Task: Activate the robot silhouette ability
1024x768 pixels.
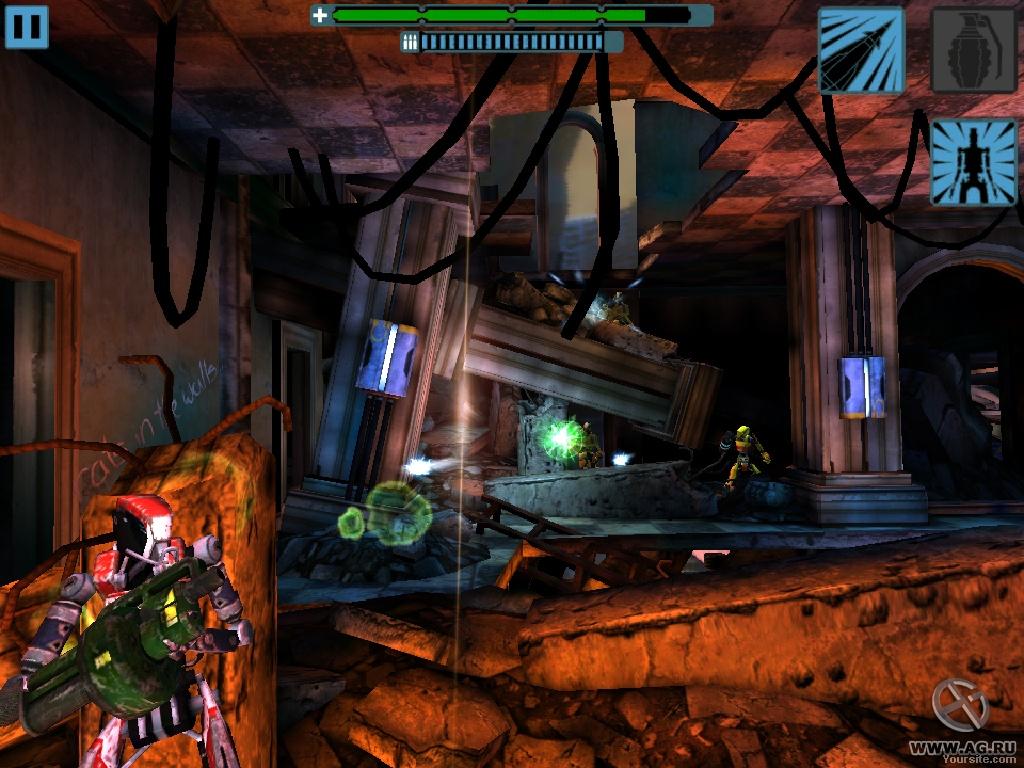Action: (973, 162)
